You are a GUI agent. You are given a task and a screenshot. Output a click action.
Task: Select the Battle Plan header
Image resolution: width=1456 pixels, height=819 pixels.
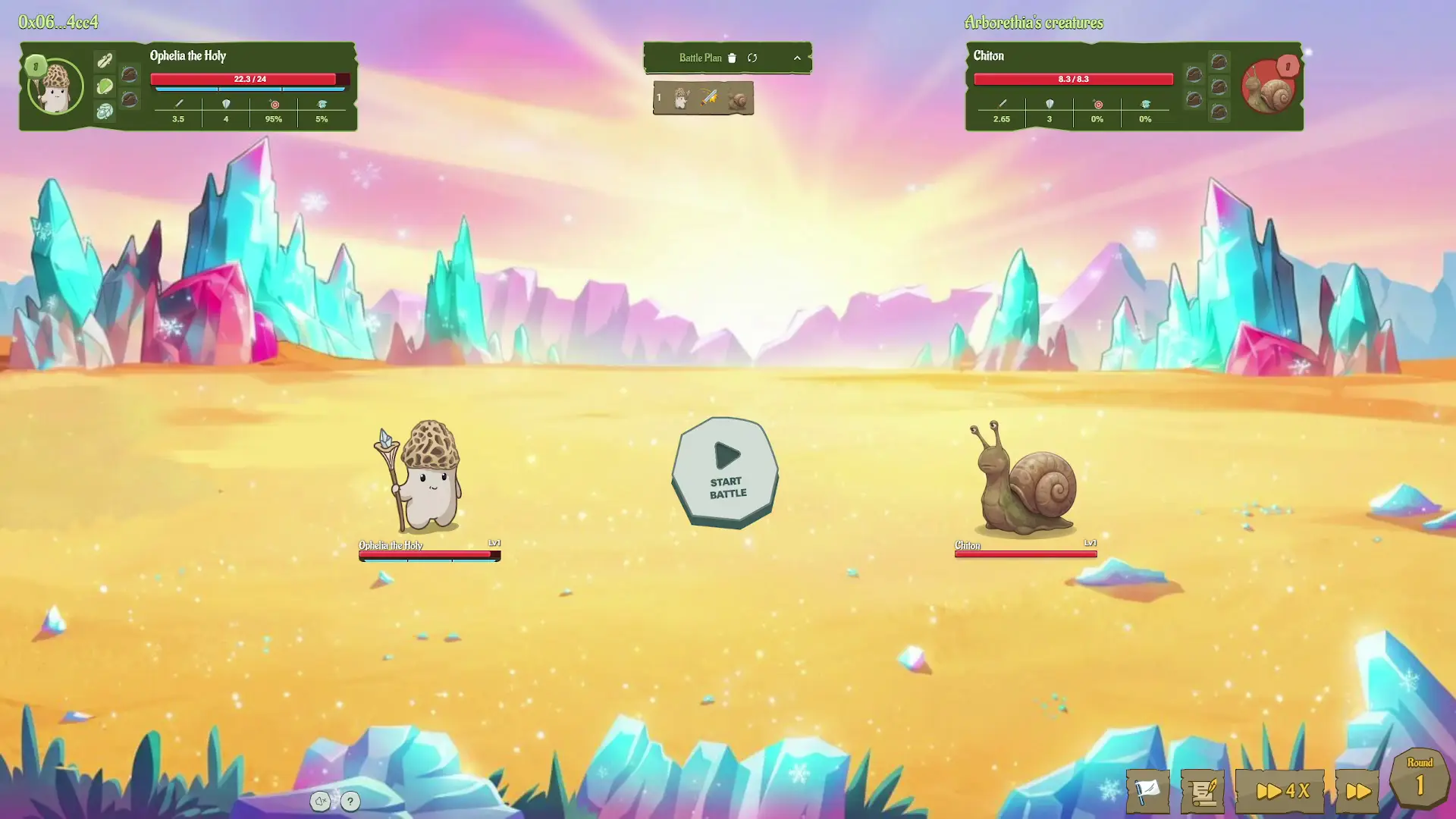699,58
